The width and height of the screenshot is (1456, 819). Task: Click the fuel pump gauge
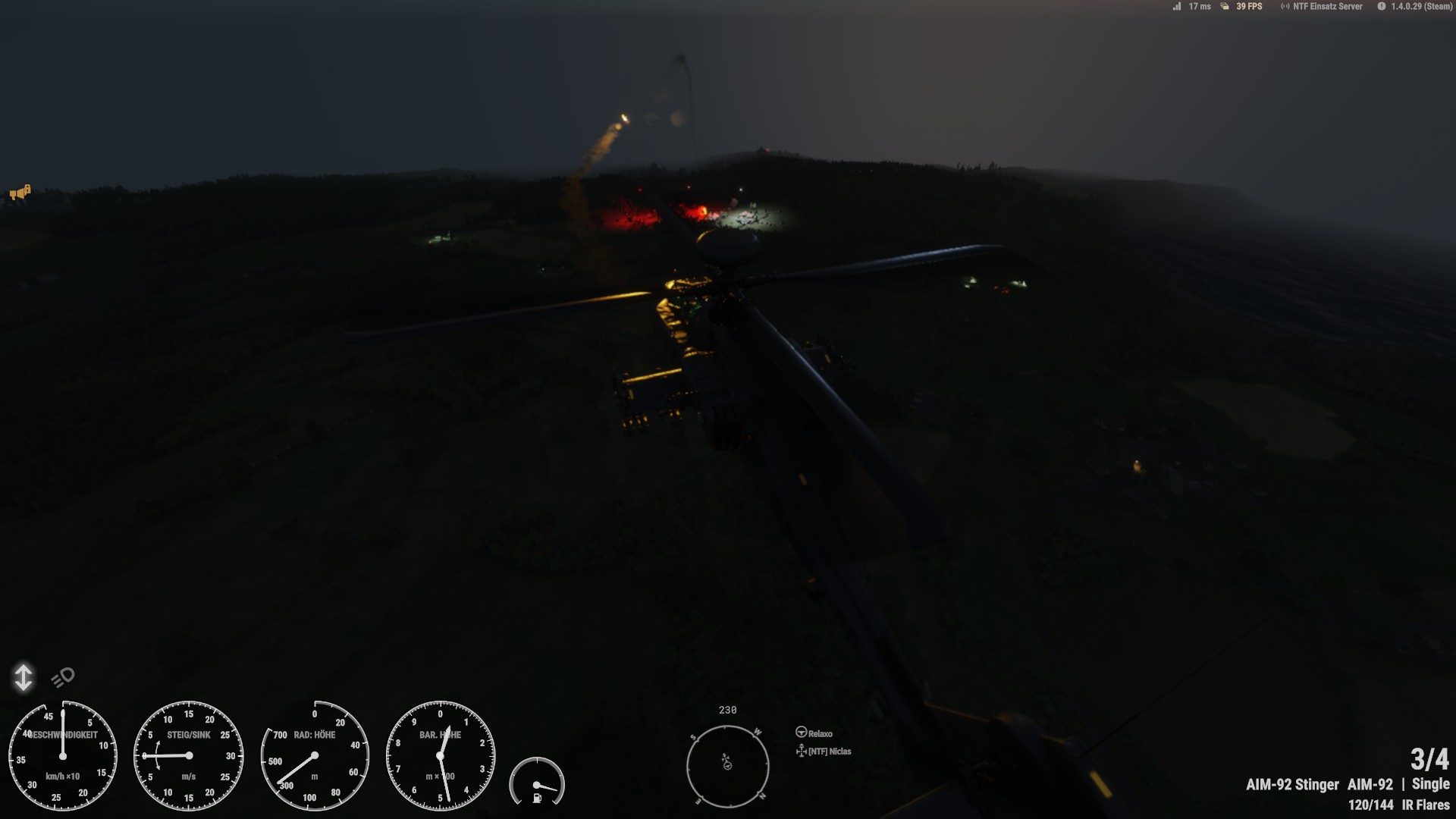pyautogui.click(x=537, y=782)
